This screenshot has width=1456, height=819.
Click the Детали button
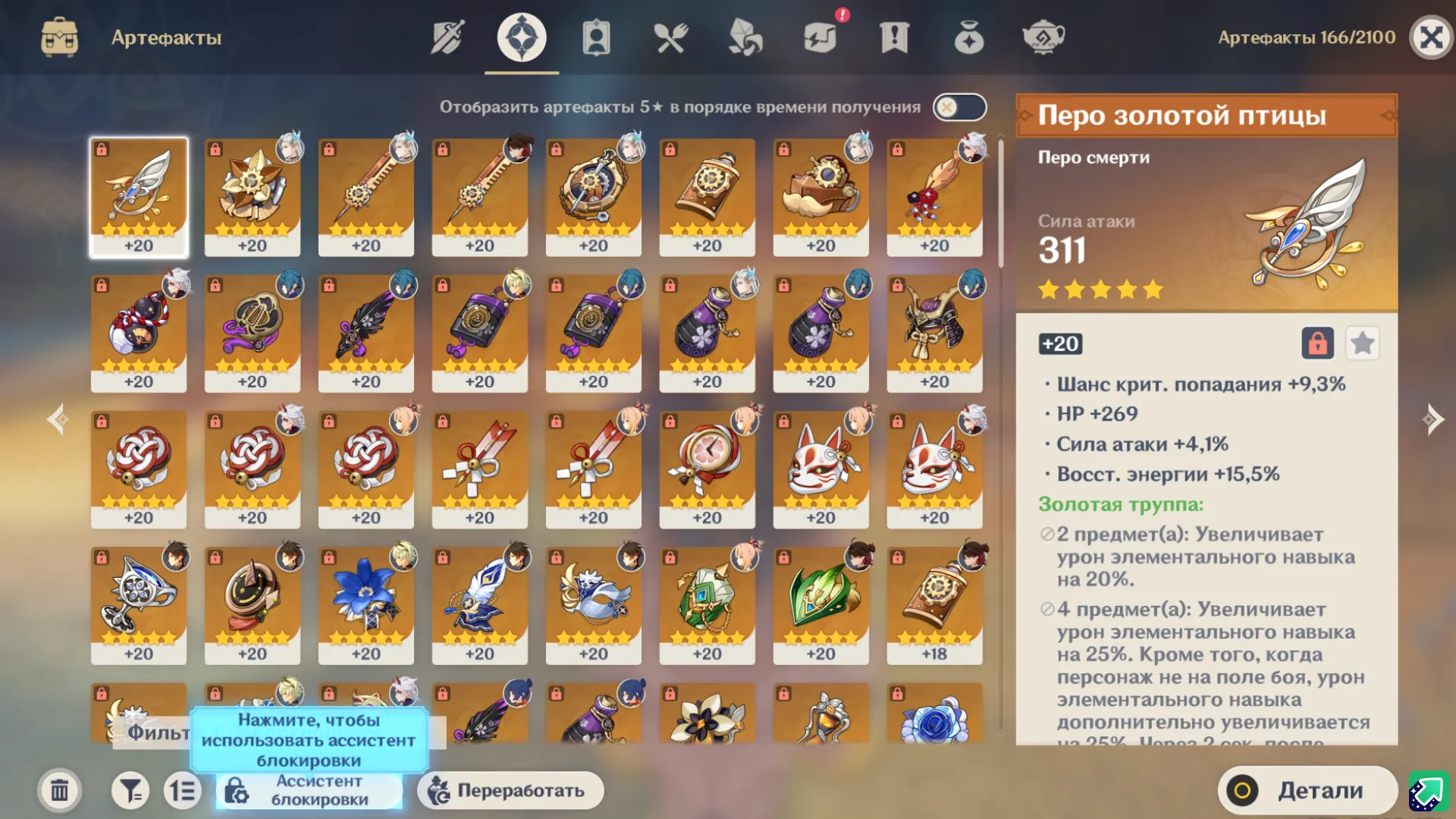(1308, 789)
